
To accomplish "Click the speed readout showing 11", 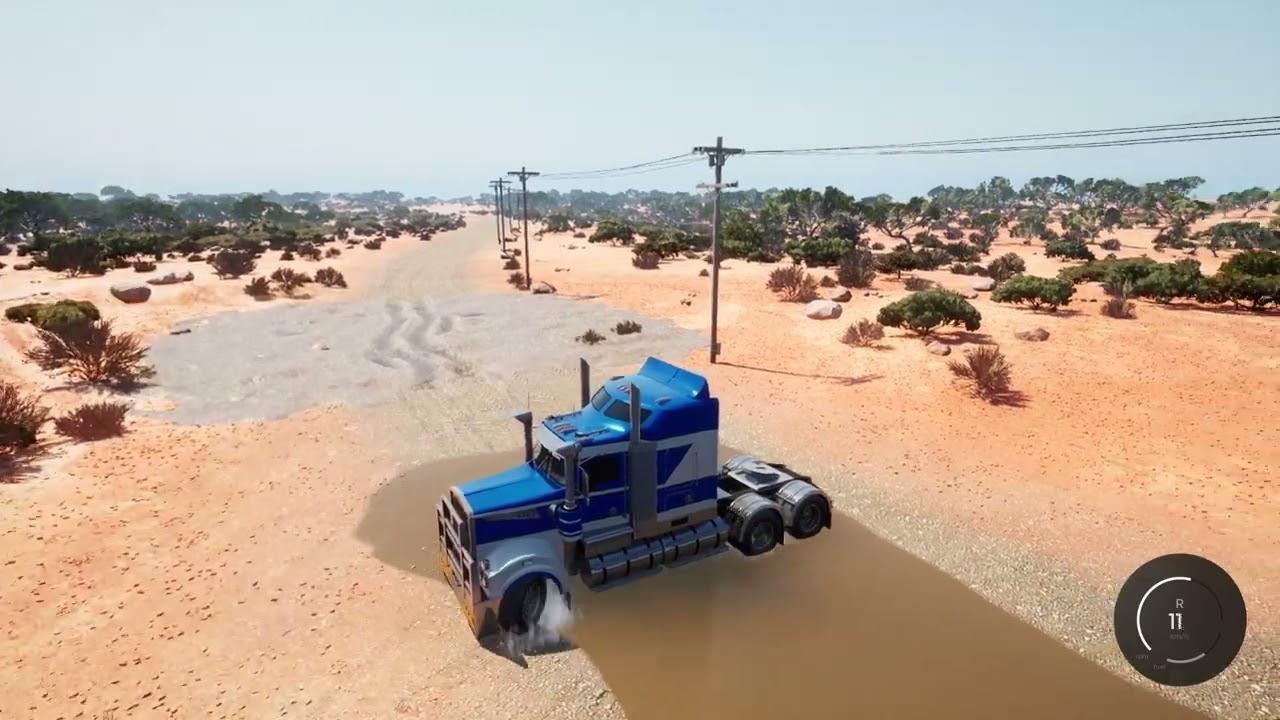I will 1177,620.
